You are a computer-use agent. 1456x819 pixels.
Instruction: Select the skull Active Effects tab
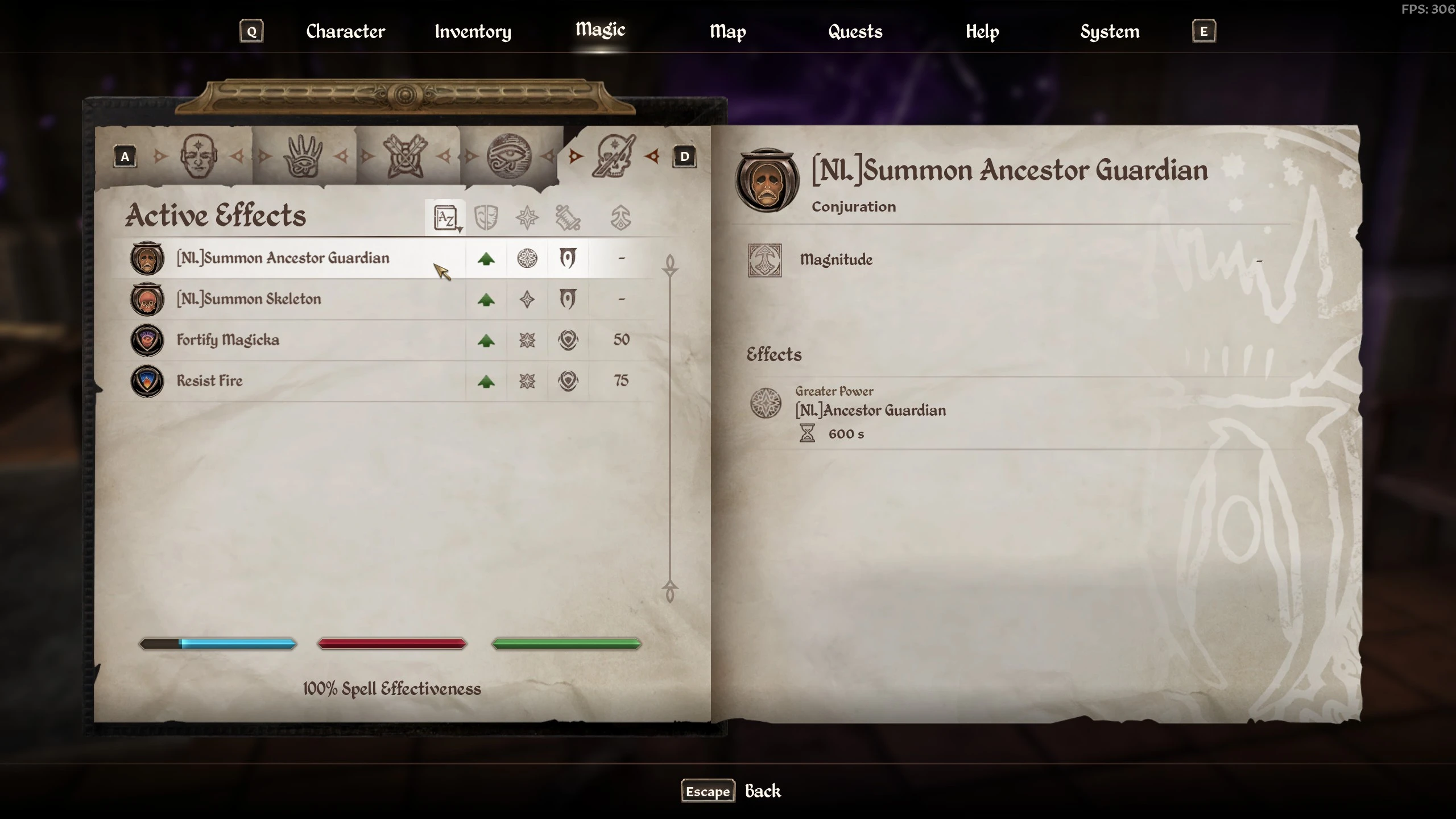tap(614, 156)
